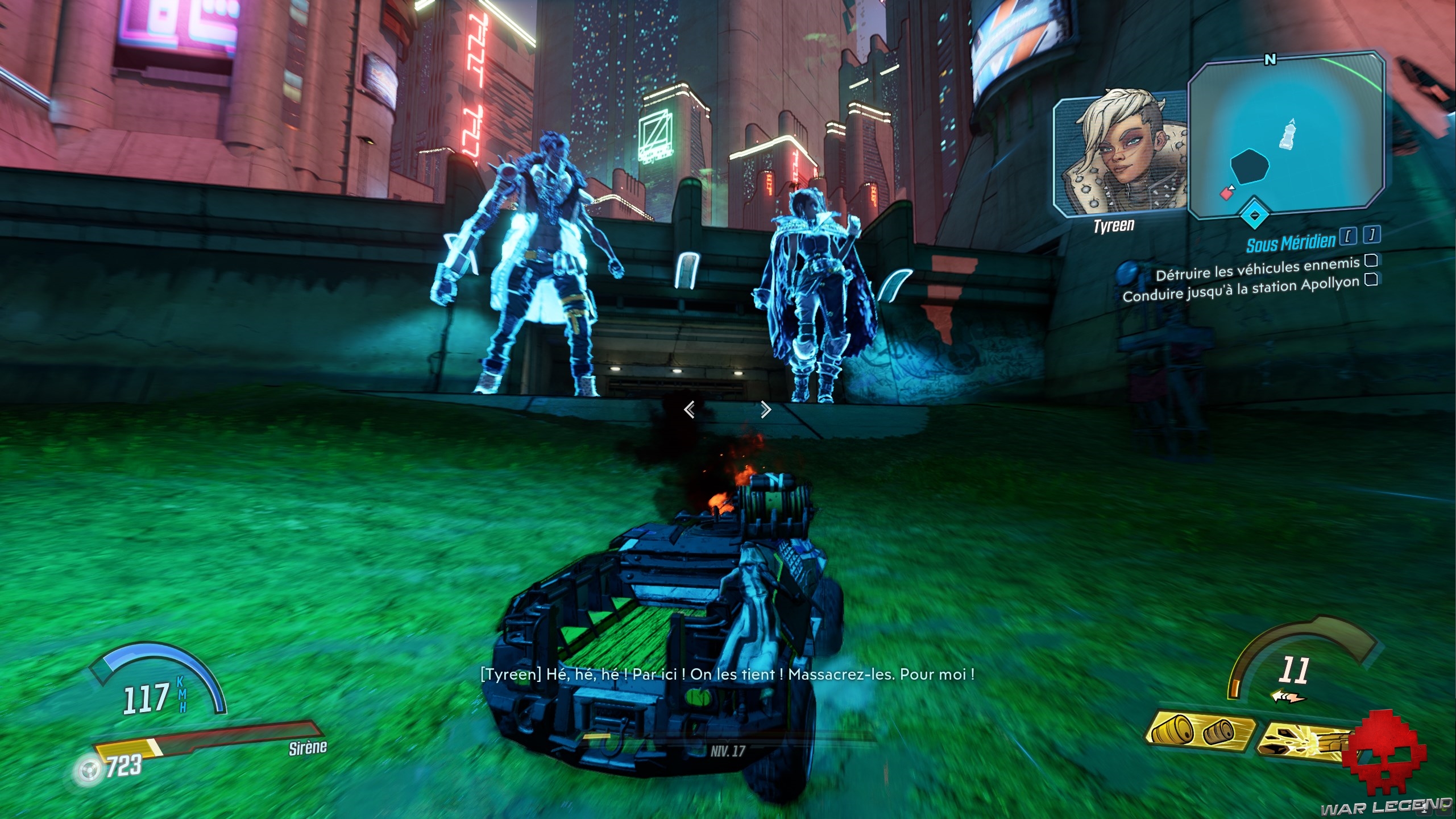
Task: Open the minimap
Action: pyautogui.click(x=1286, y=136)
